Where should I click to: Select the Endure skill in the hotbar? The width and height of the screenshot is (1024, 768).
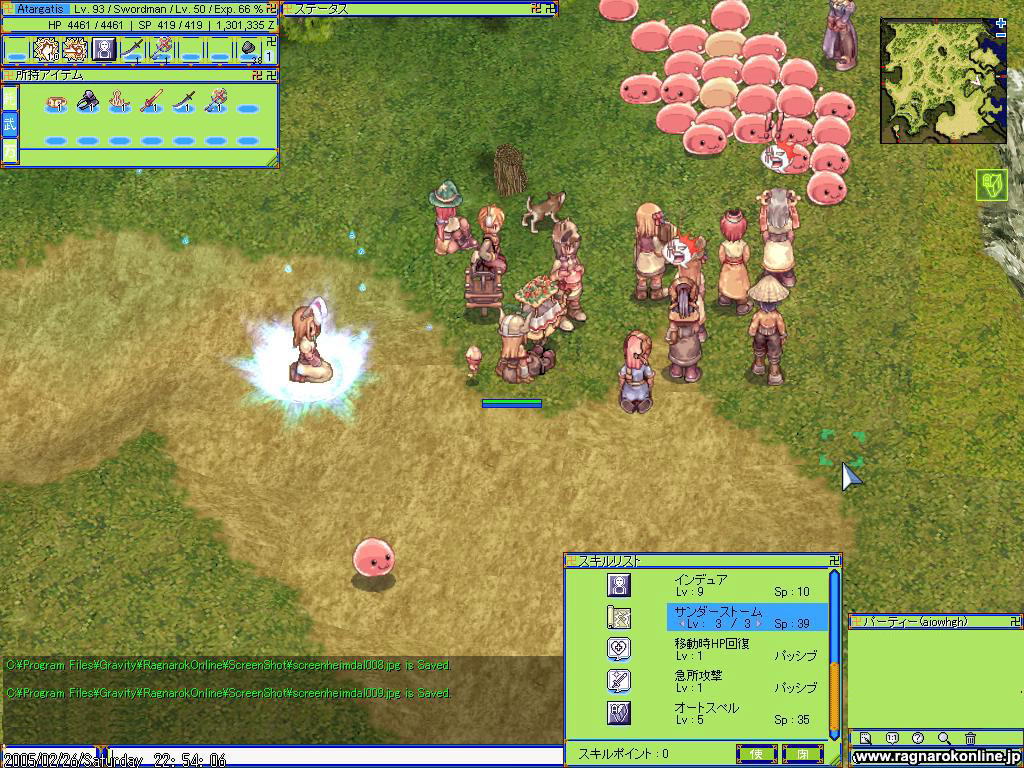click(x=104, y=49)
